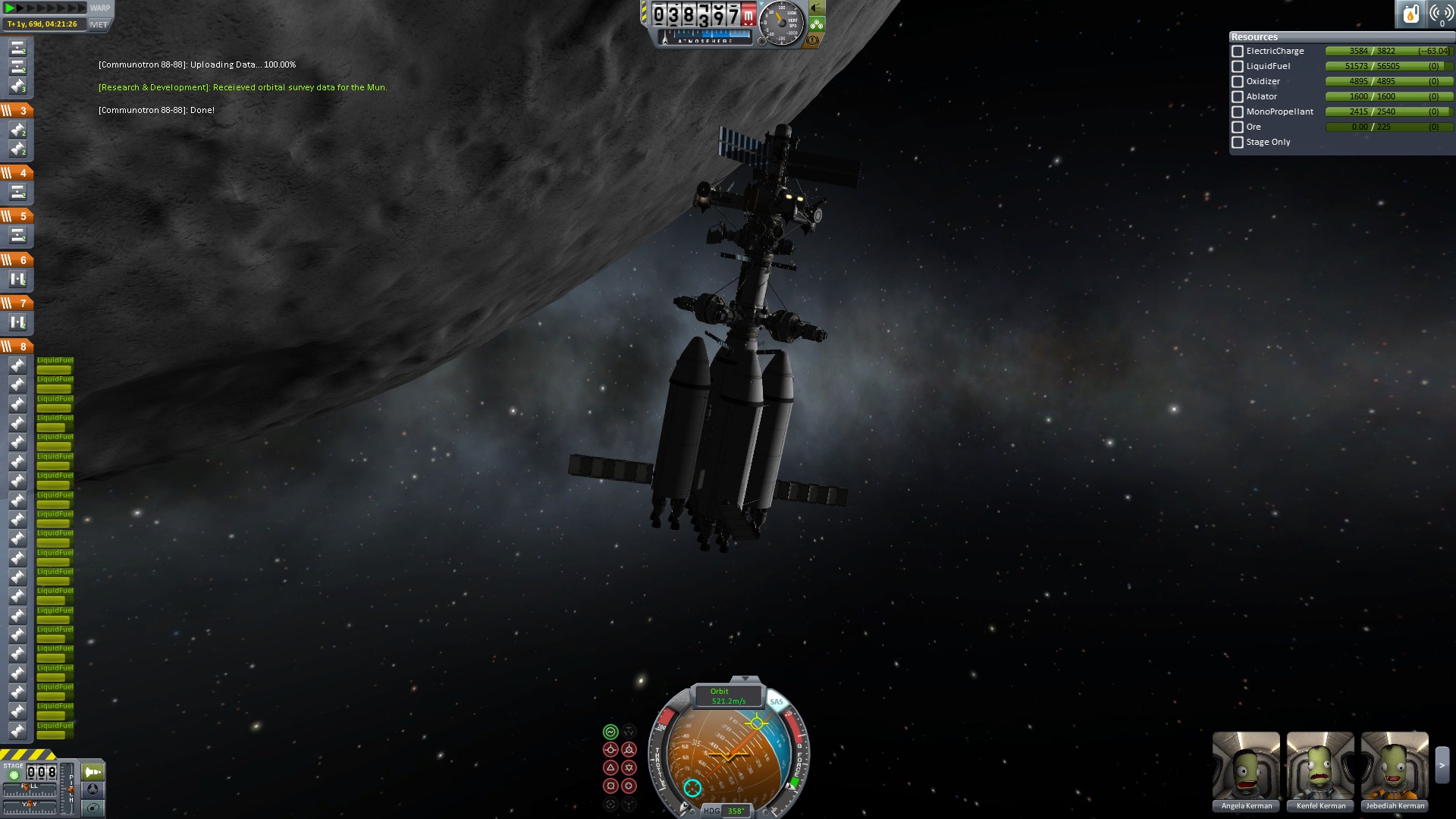Collapse the navball with the top arrow
1456x819 pixels.
click(x=745, y=679)
